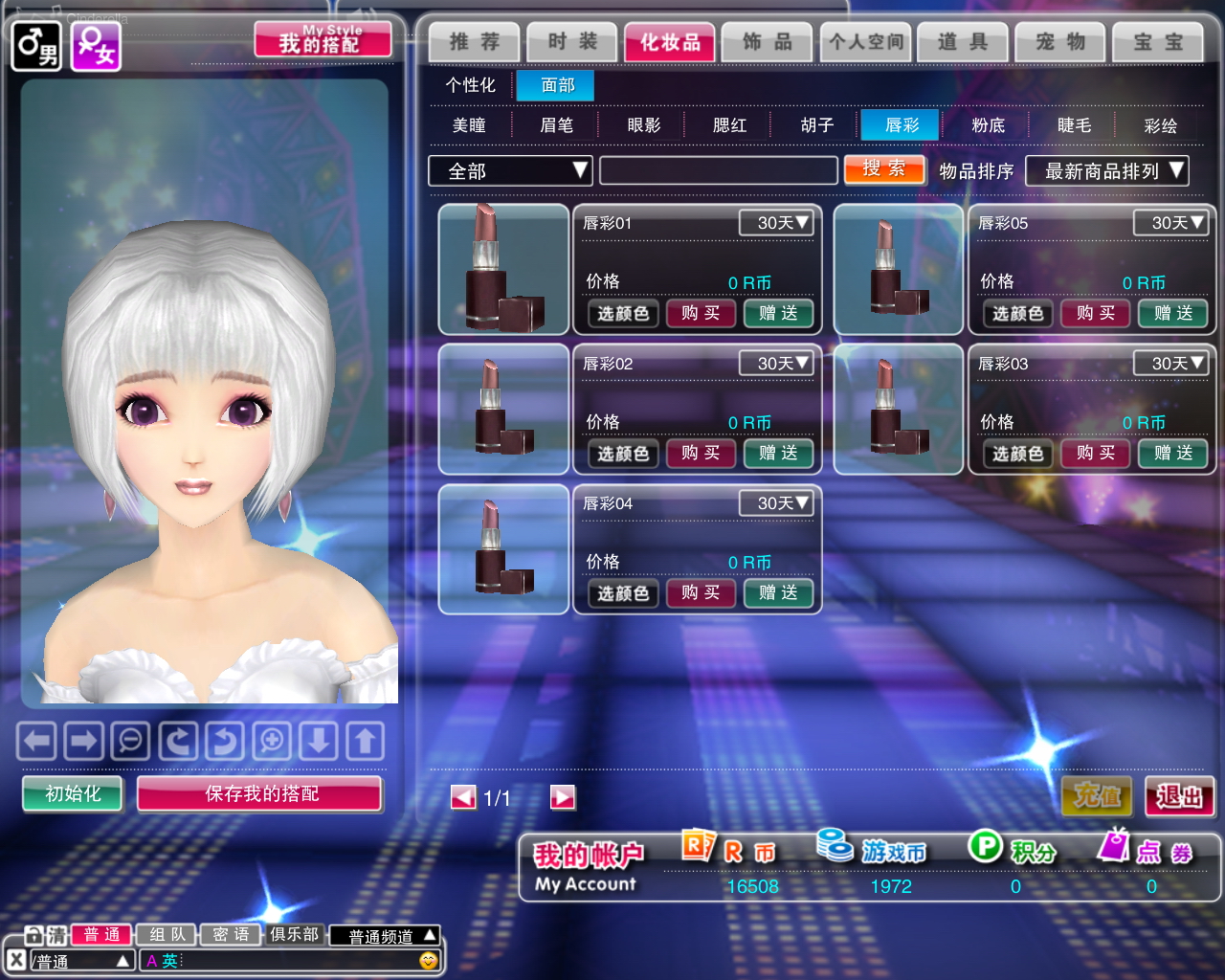Screen dimensions: 1225x980
Task: Click the 退出 exit button
Action: [x=1179, y=796]
